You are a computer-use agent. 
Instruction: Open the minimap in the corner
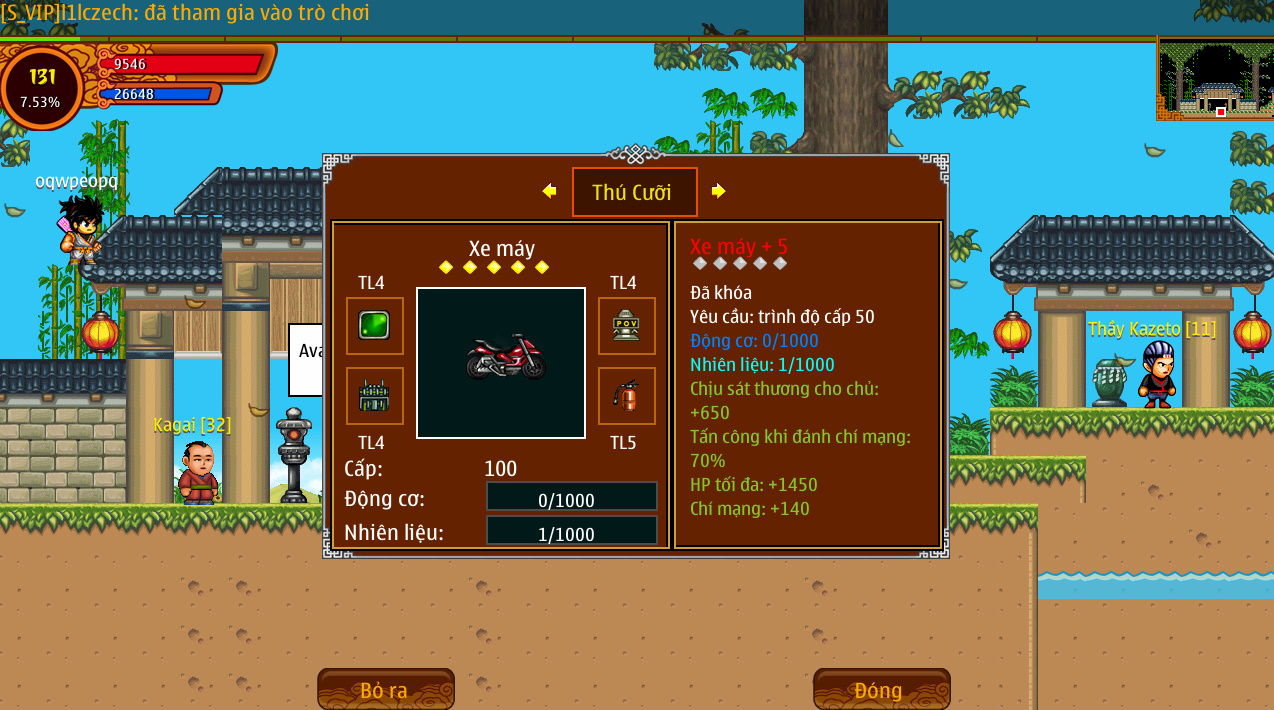coord(1214,79)
